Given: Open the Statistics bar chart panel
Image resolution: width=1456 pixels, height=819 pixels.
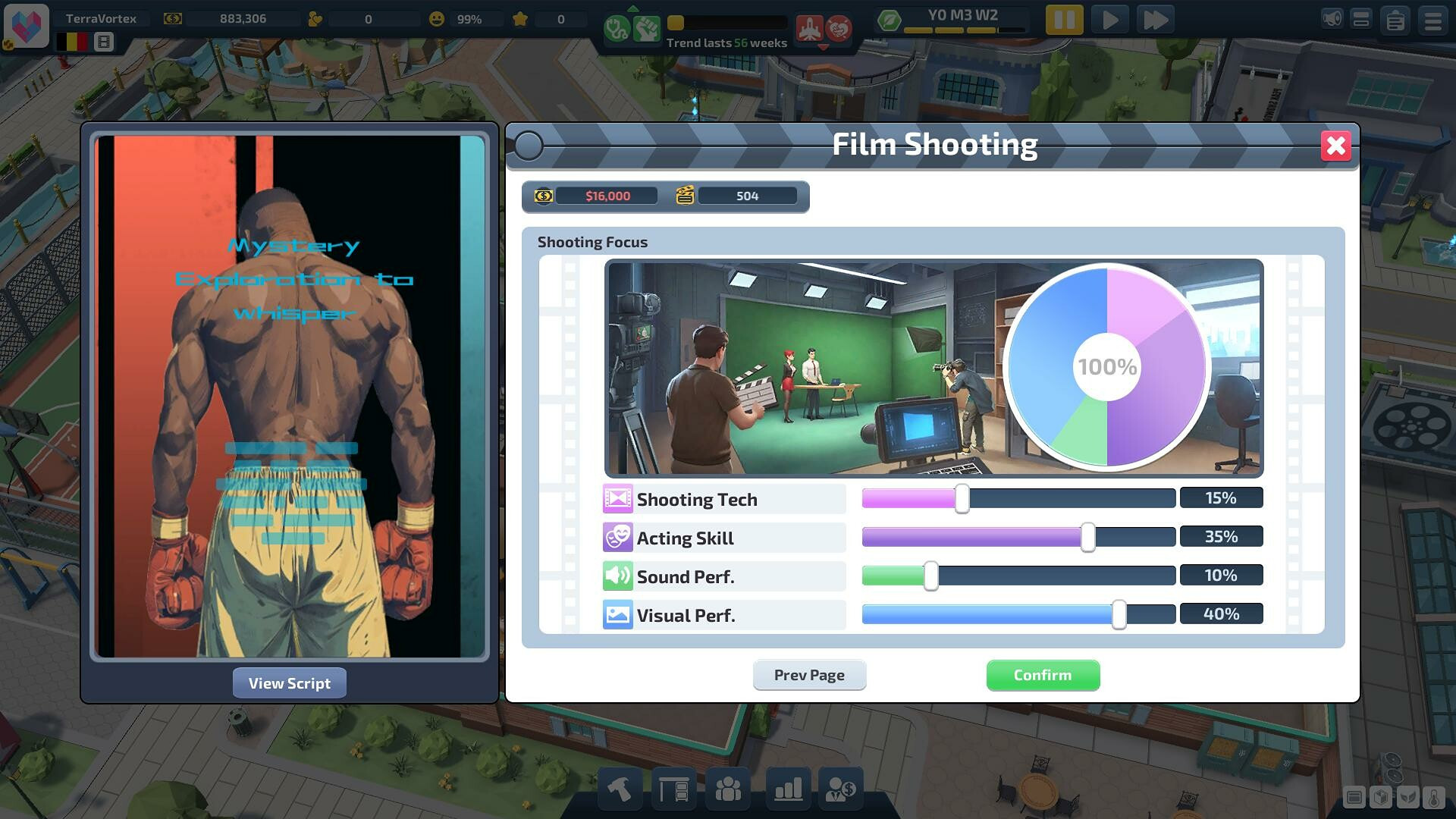Looking at the screenshot, I should click(x=787, y=789).
